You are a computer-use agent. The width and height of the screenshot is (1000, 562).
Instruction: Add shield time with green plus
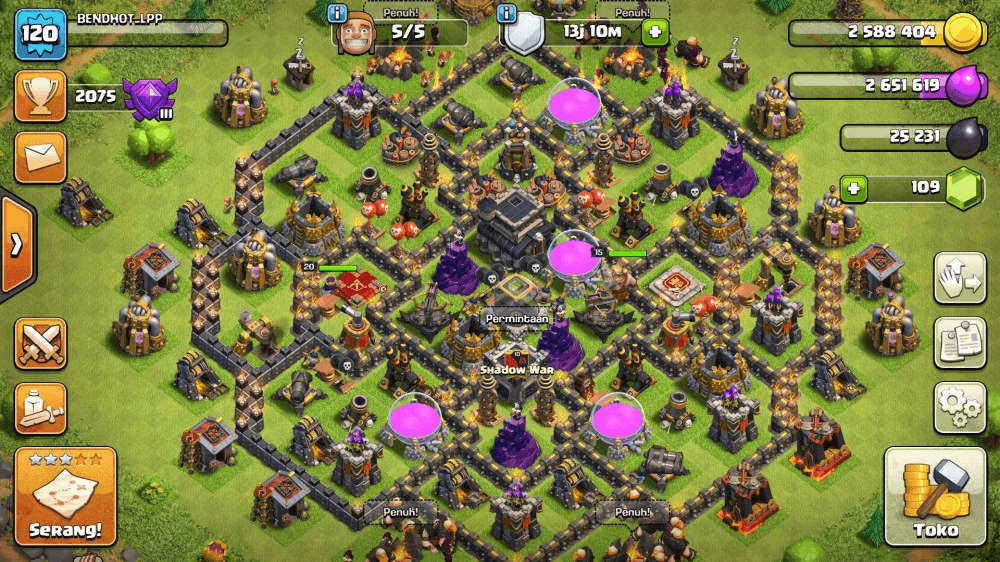click(655, 32)
